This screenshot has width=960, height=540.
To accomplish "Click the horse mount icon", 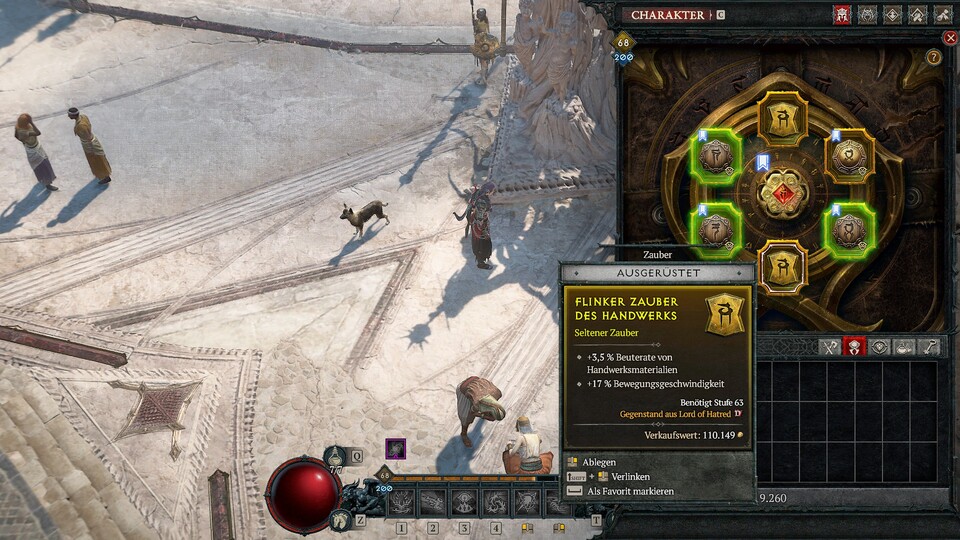I will click(340, 519).
